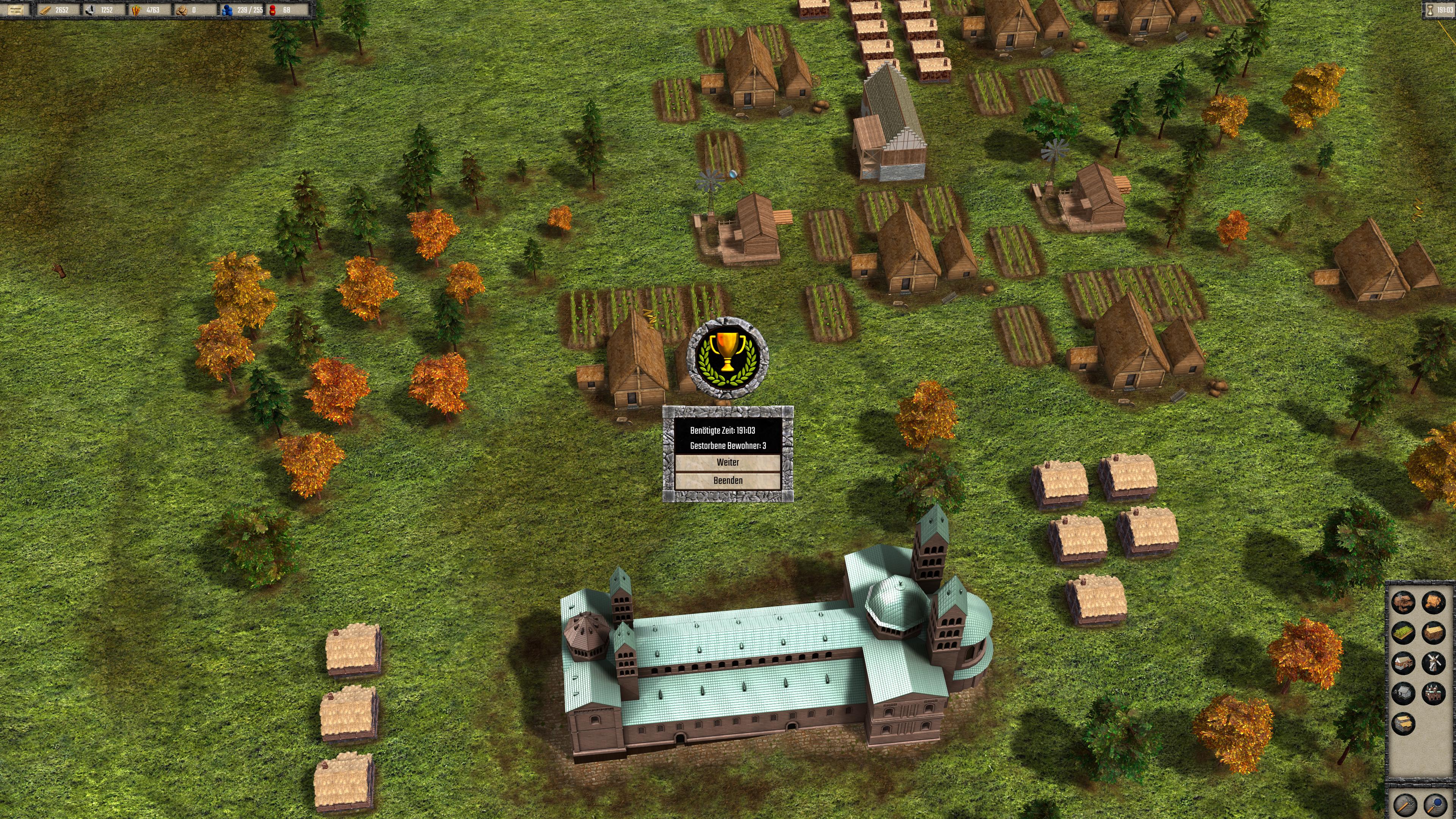This screenshot has height=819, width=1456.
Task: Select the sawmill building icon
Action: [x=1403, y=602]
